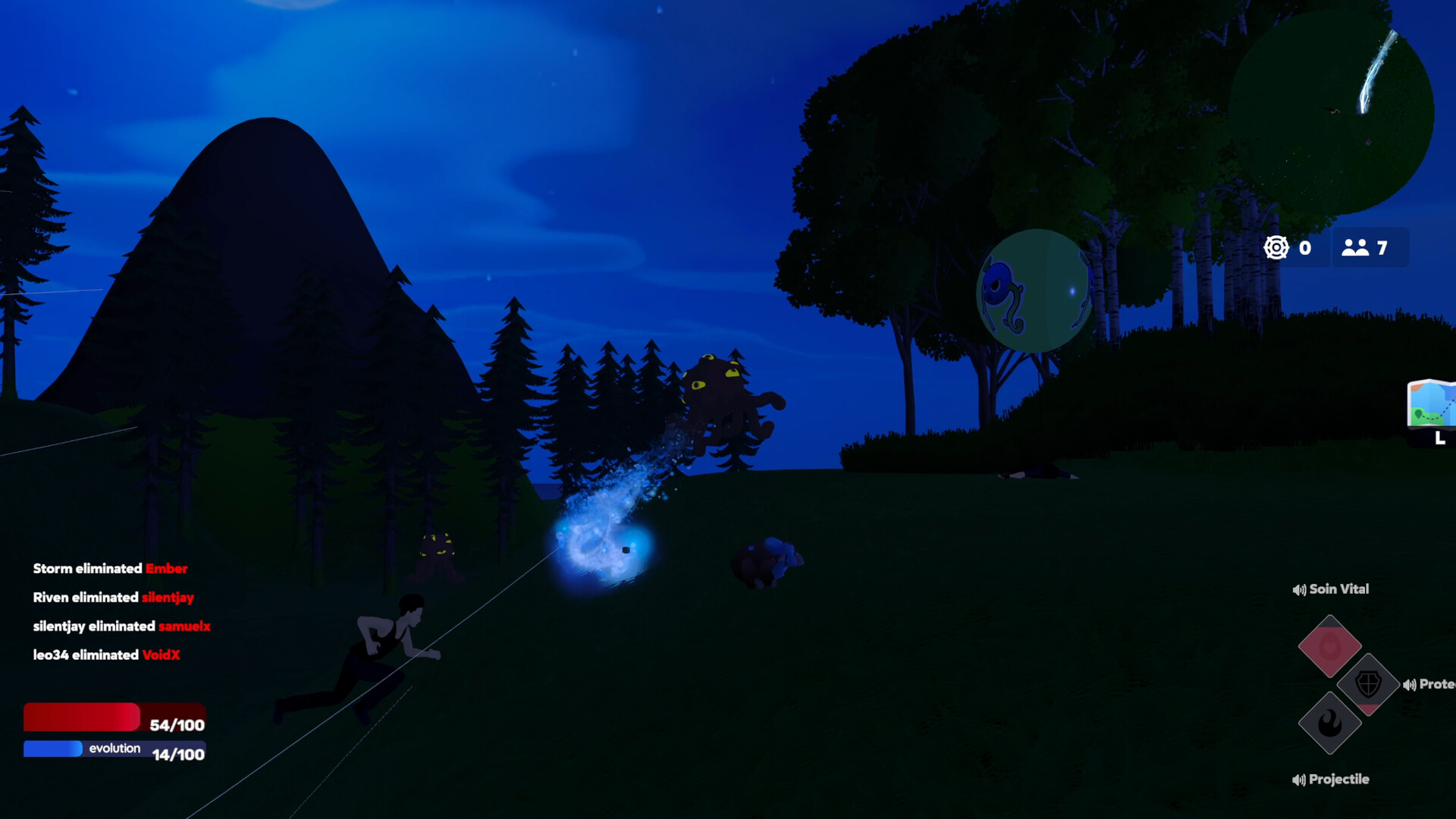Select the 'leo34 eliminated VoidX' feed line
This screenshot has height=819, width=1456.
pos(106,655)
